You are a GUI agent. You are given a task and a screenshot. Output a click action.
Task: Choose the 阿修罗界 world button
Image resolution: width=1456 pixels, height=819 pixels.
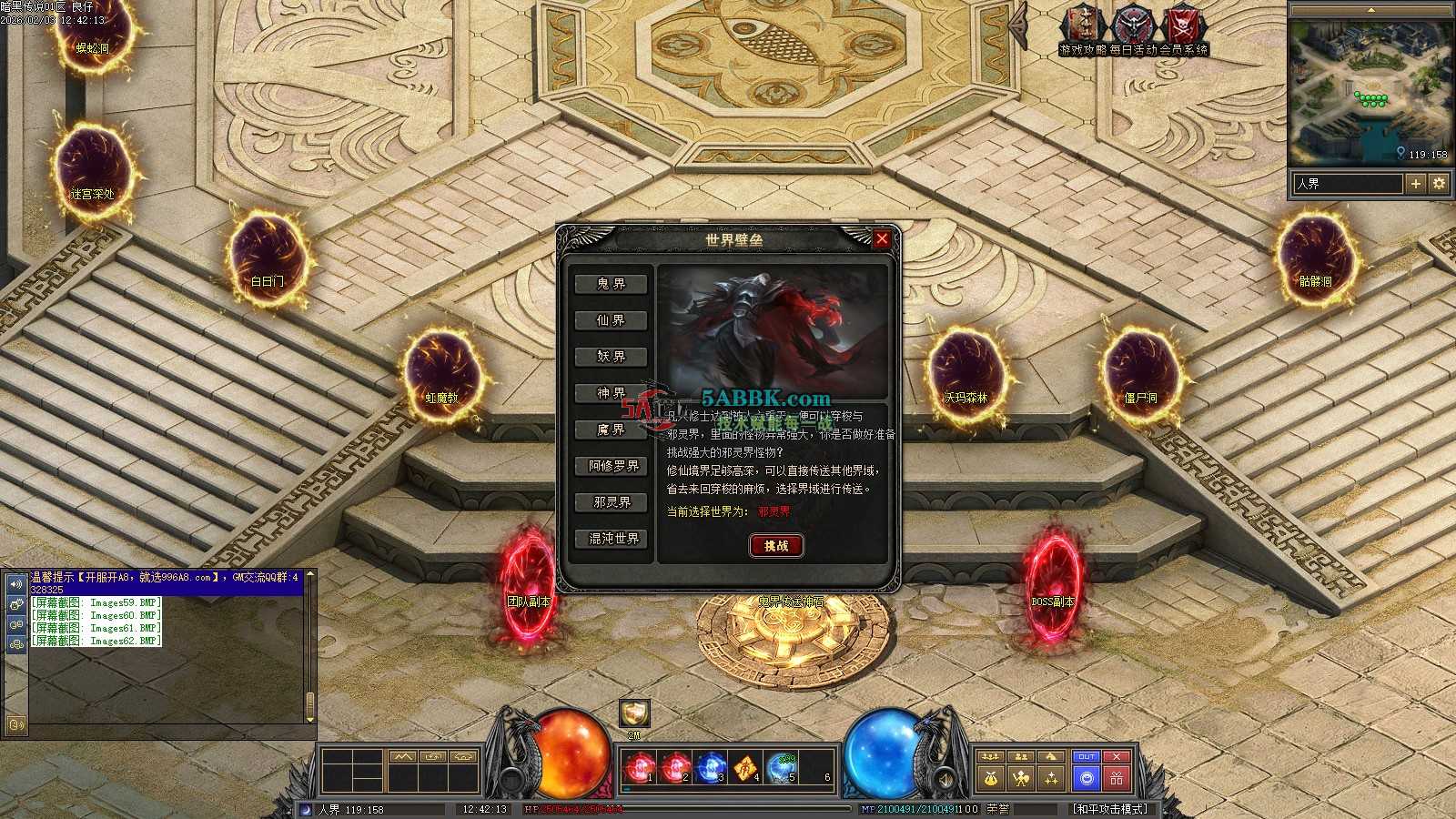pyautogui.click(x=613, y=466)
